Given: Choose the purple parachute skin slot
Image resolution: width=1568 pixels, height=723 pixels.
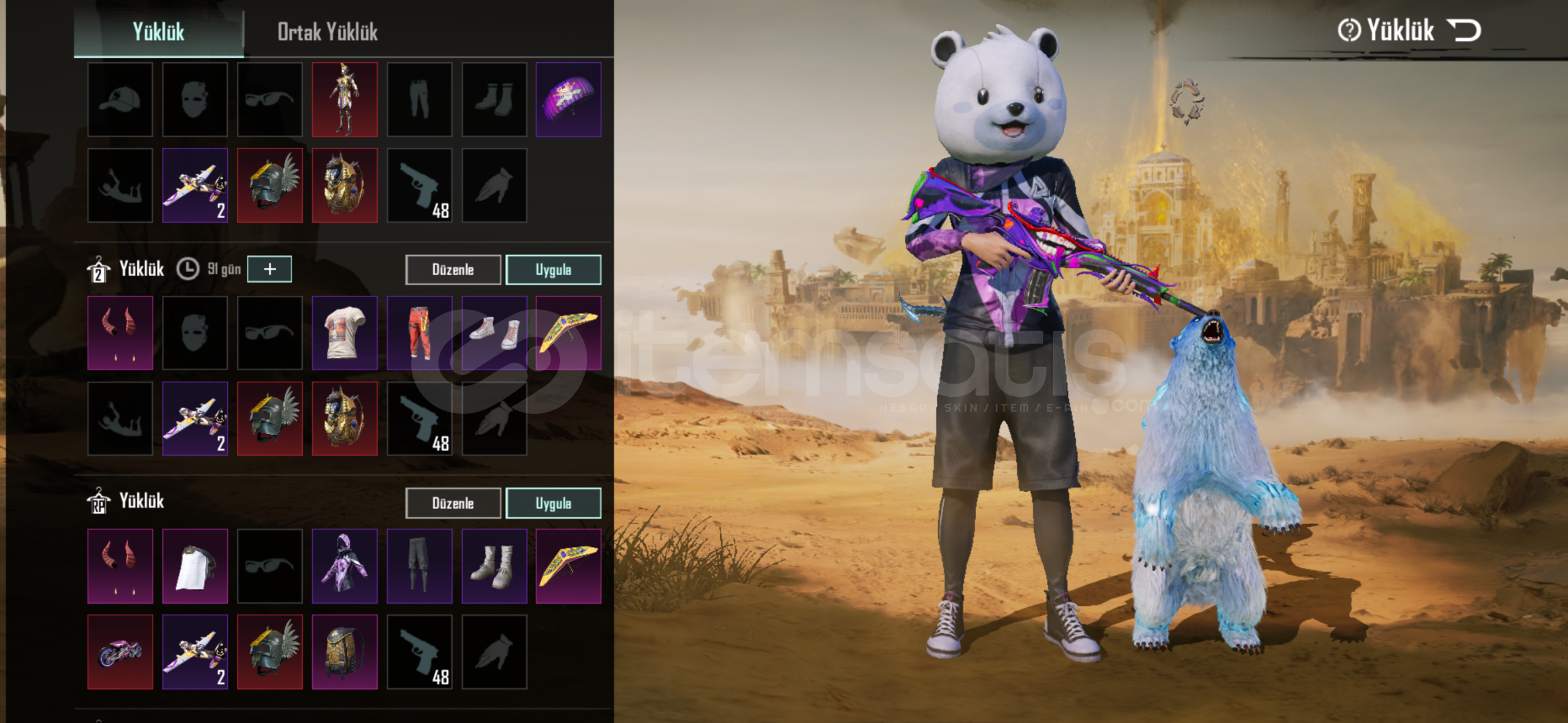Looking at the screenshot, I should tap(569, 100).
